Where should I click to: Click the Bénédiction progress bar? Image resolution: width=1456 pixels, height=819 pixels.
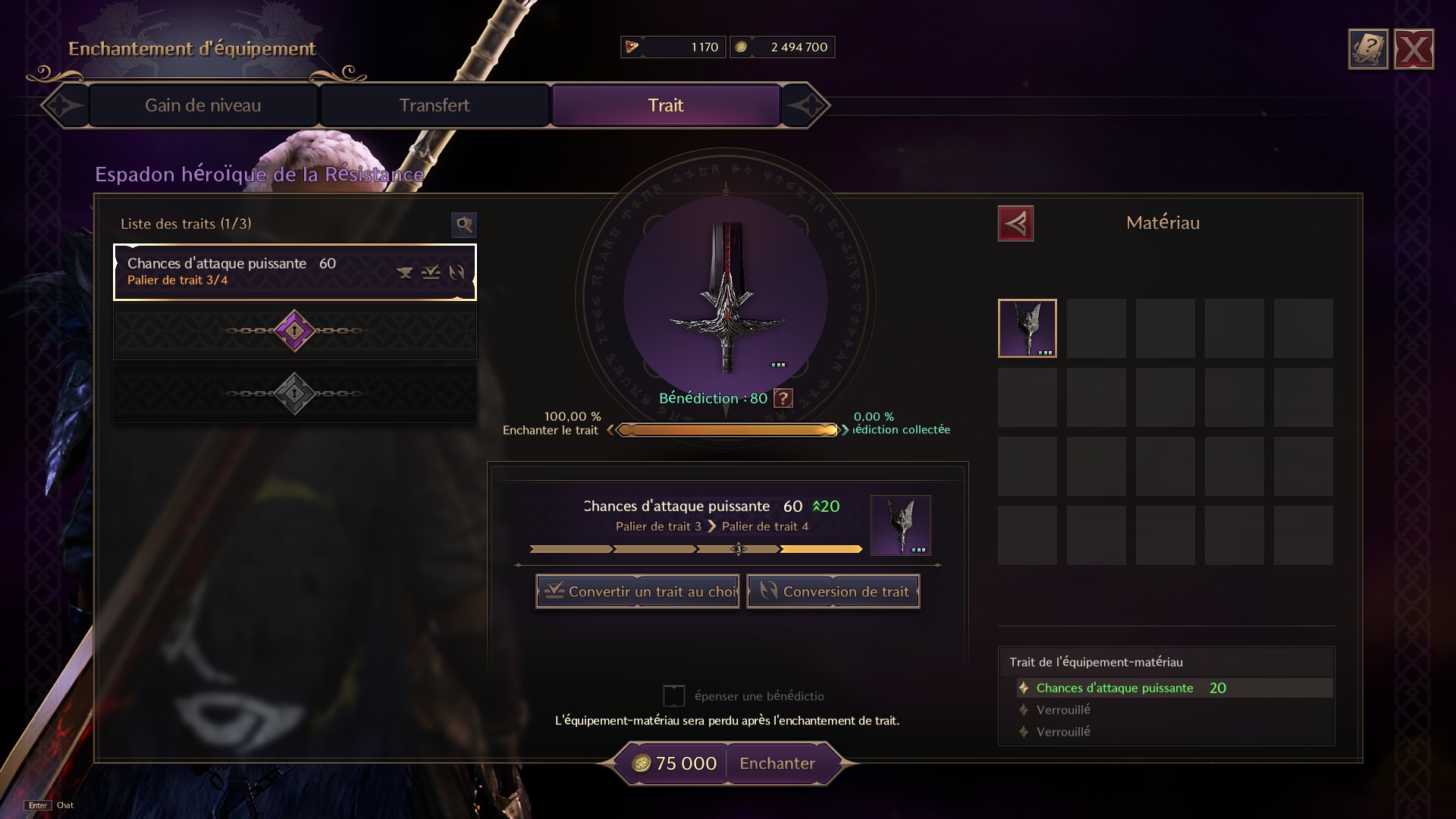point(728,429)
